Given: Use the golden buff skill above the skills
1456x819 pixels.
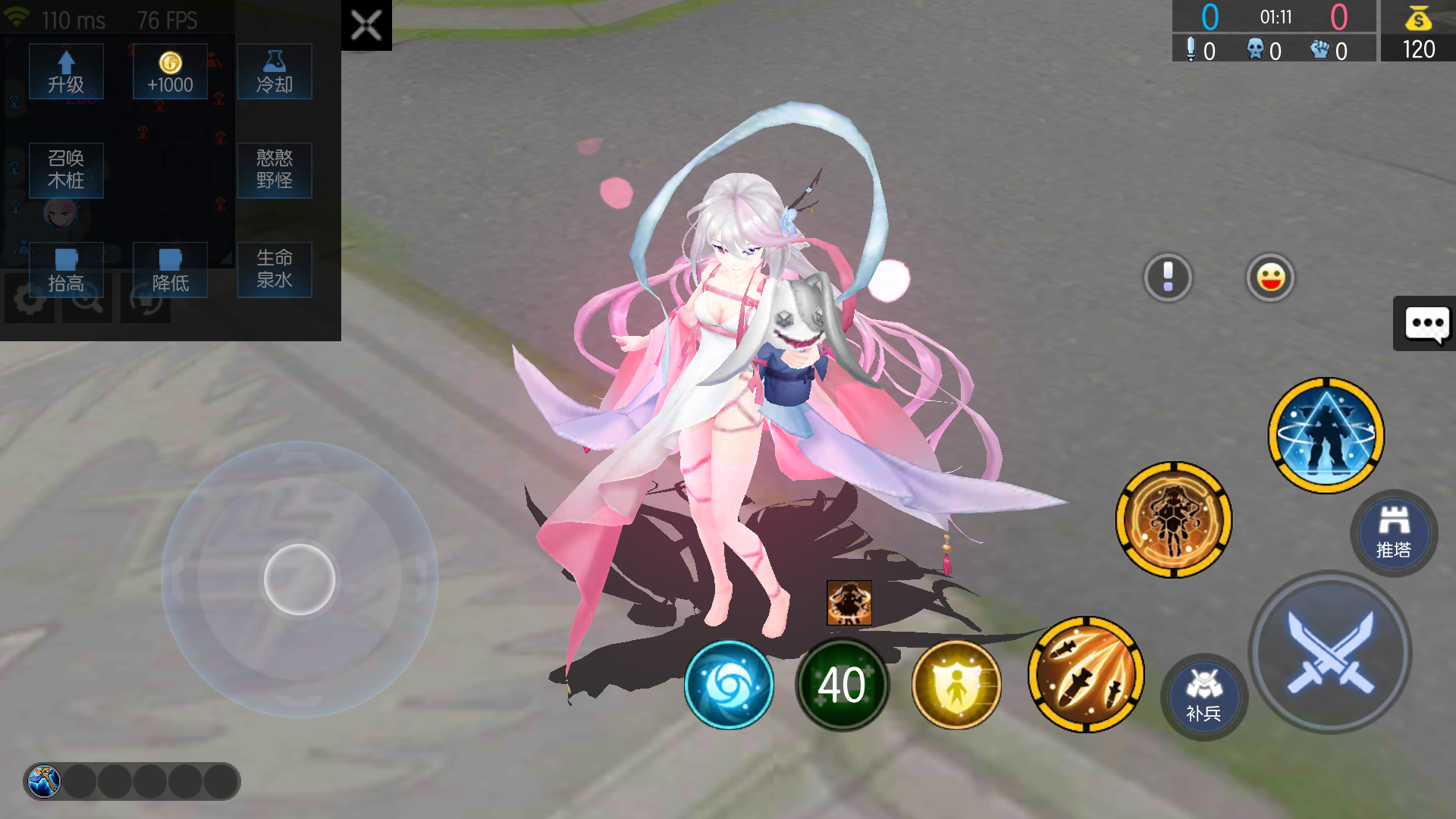Looking at the screenshot, I should point(1174,519).
